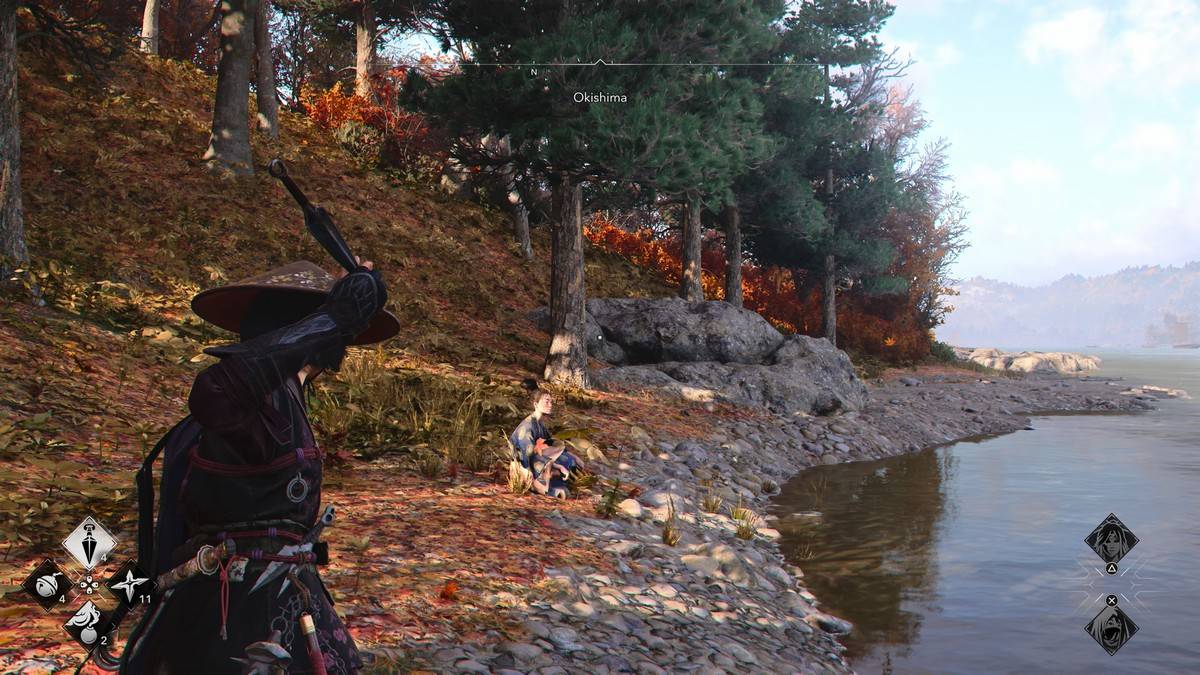Click the compass bar above Okishima
This screenshot has width=1200, height=675.
[600, 65]
